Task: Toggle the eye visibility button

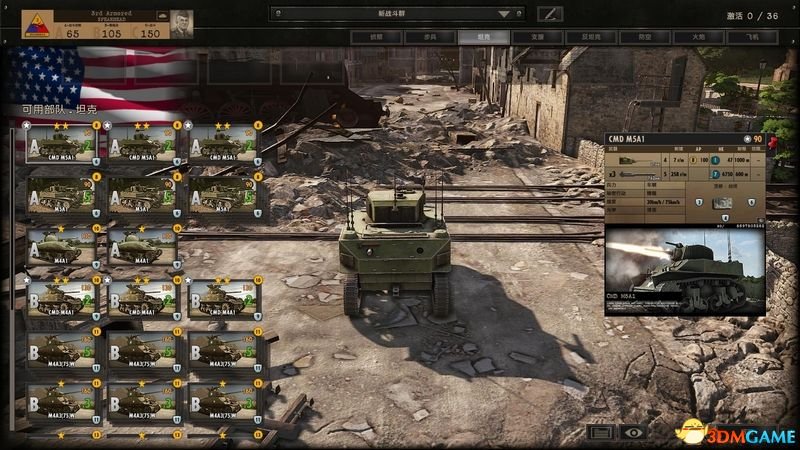Action: (632, 432)
